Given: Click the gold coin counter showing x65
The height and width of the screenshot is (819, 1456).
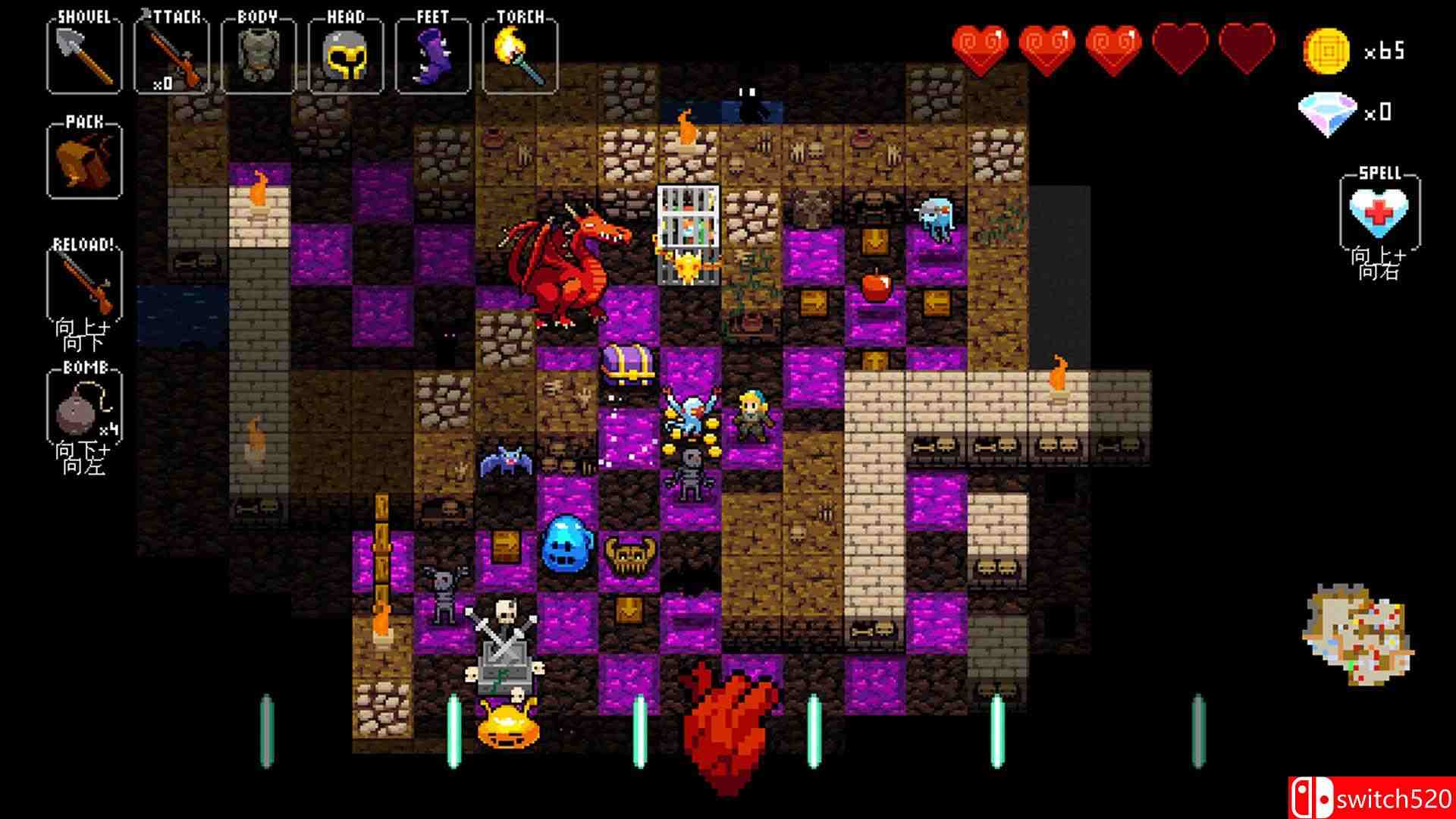Looking at the screenshot, I should [1357, 53].
